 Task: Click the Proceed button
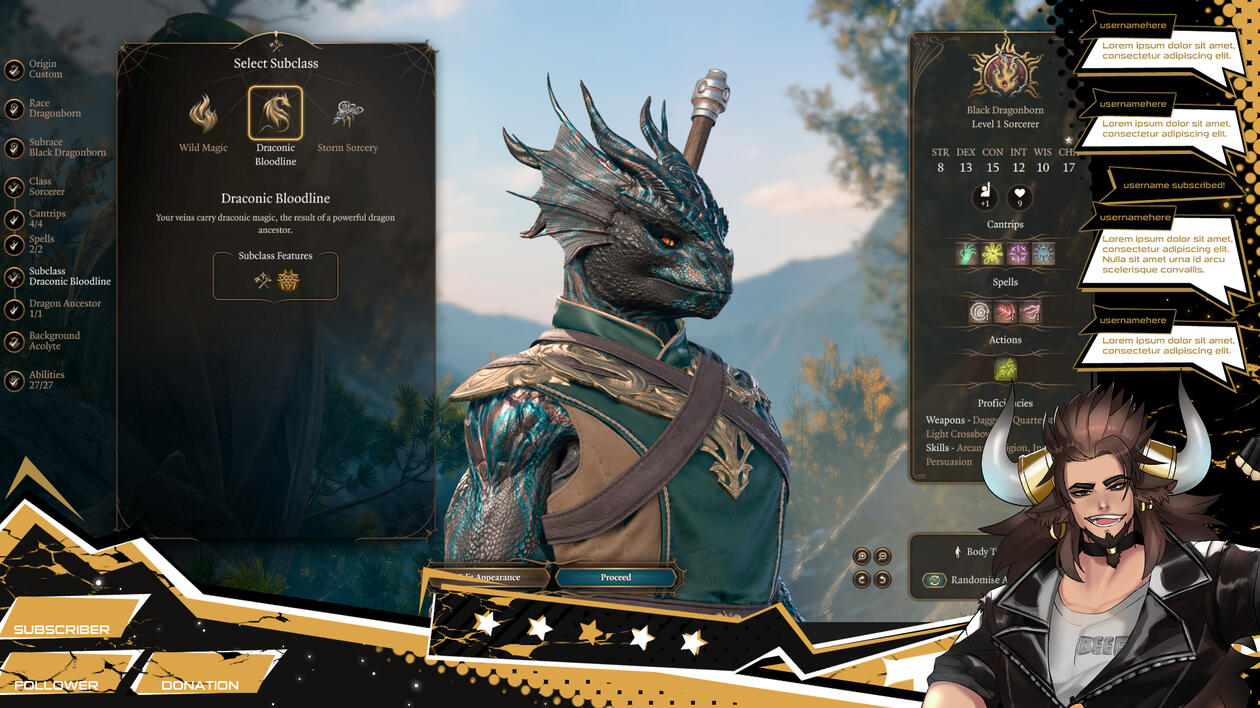click(616, 577)
